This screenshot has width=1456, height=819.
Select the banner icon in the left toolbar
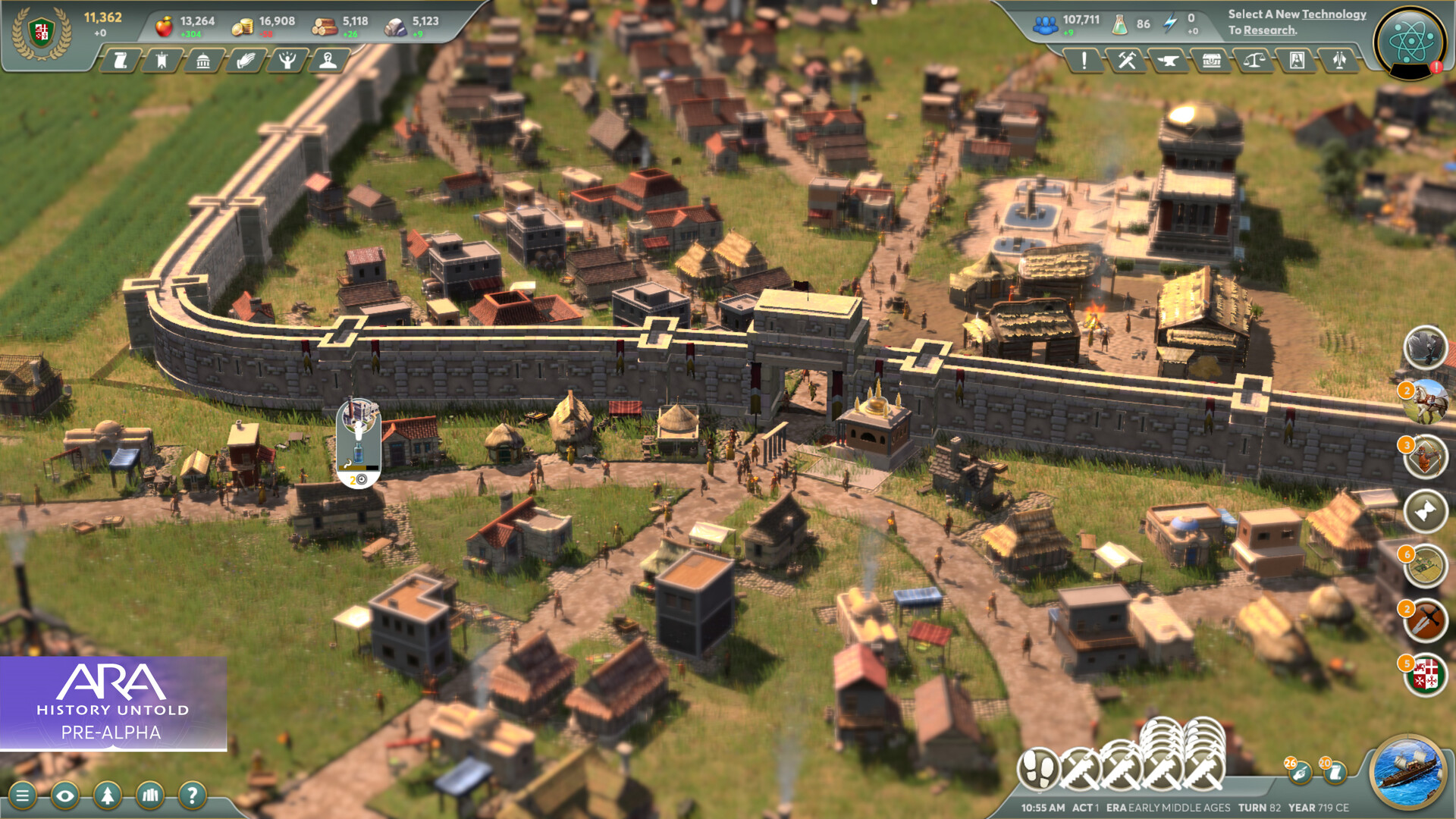click(x=162, y=60)
